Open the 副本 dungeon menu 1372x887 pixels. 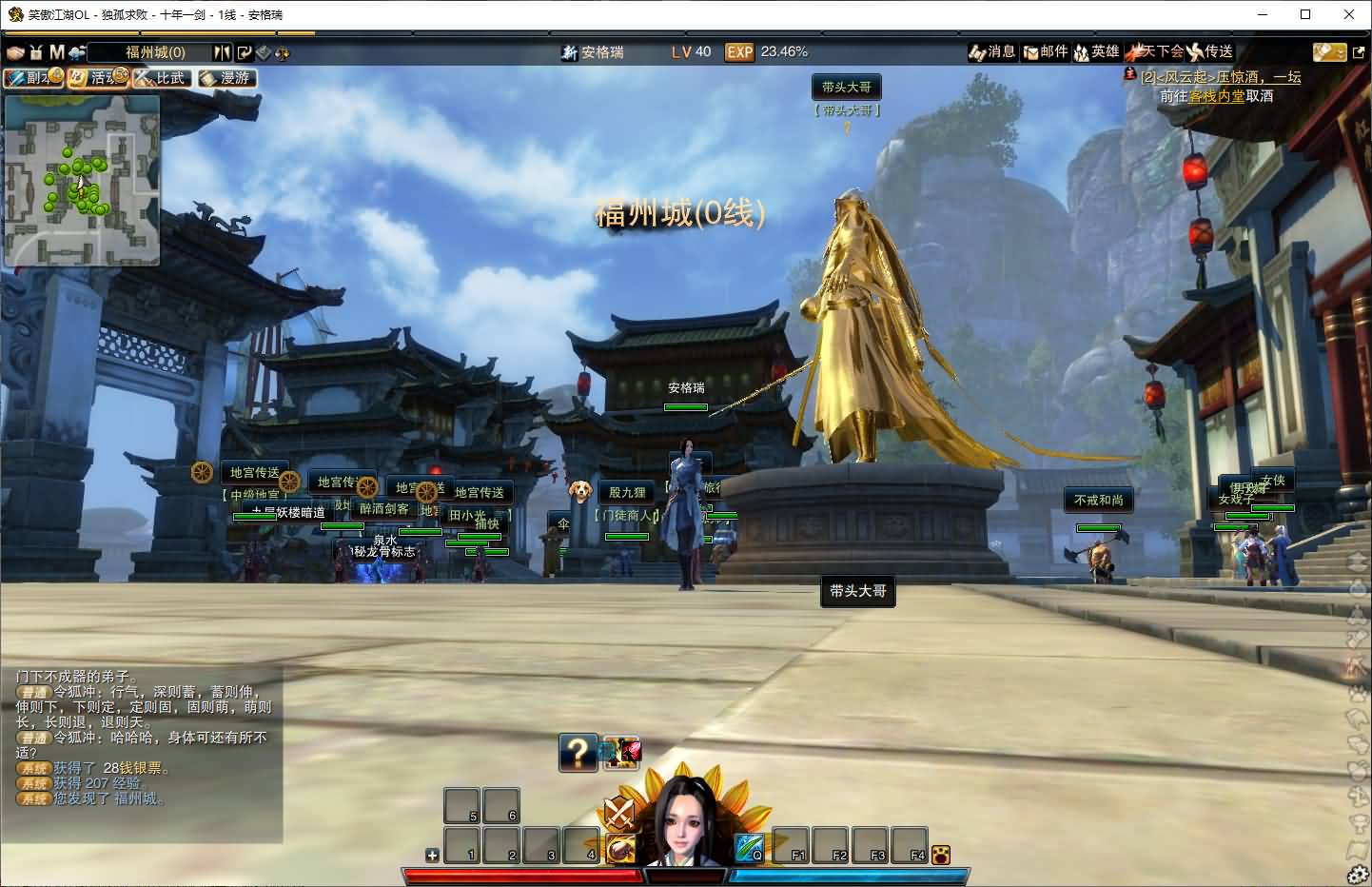(x=33, y=78)
